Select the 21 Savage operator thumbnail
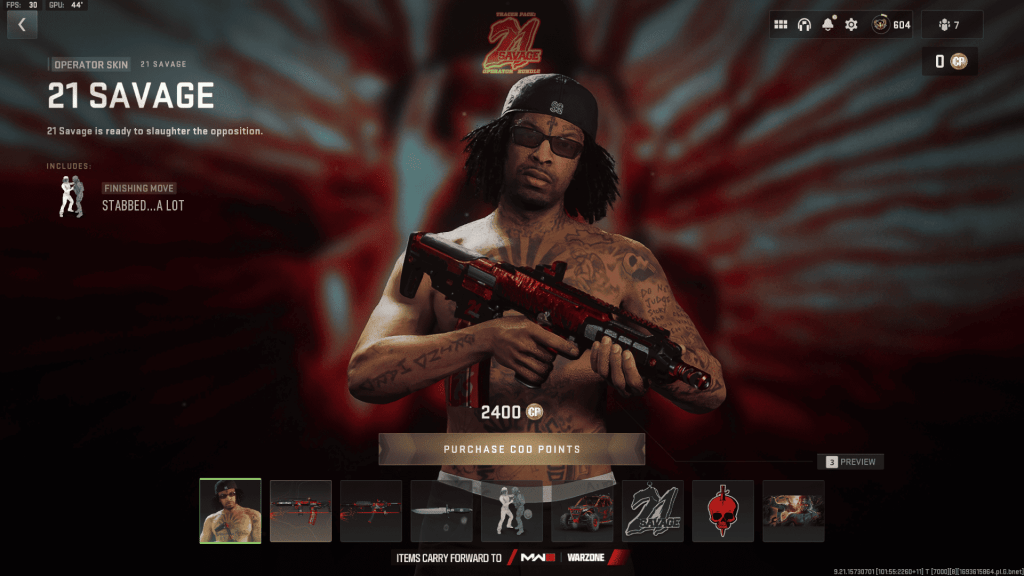Screen dimensions: 1024x576 coord(230,511)
